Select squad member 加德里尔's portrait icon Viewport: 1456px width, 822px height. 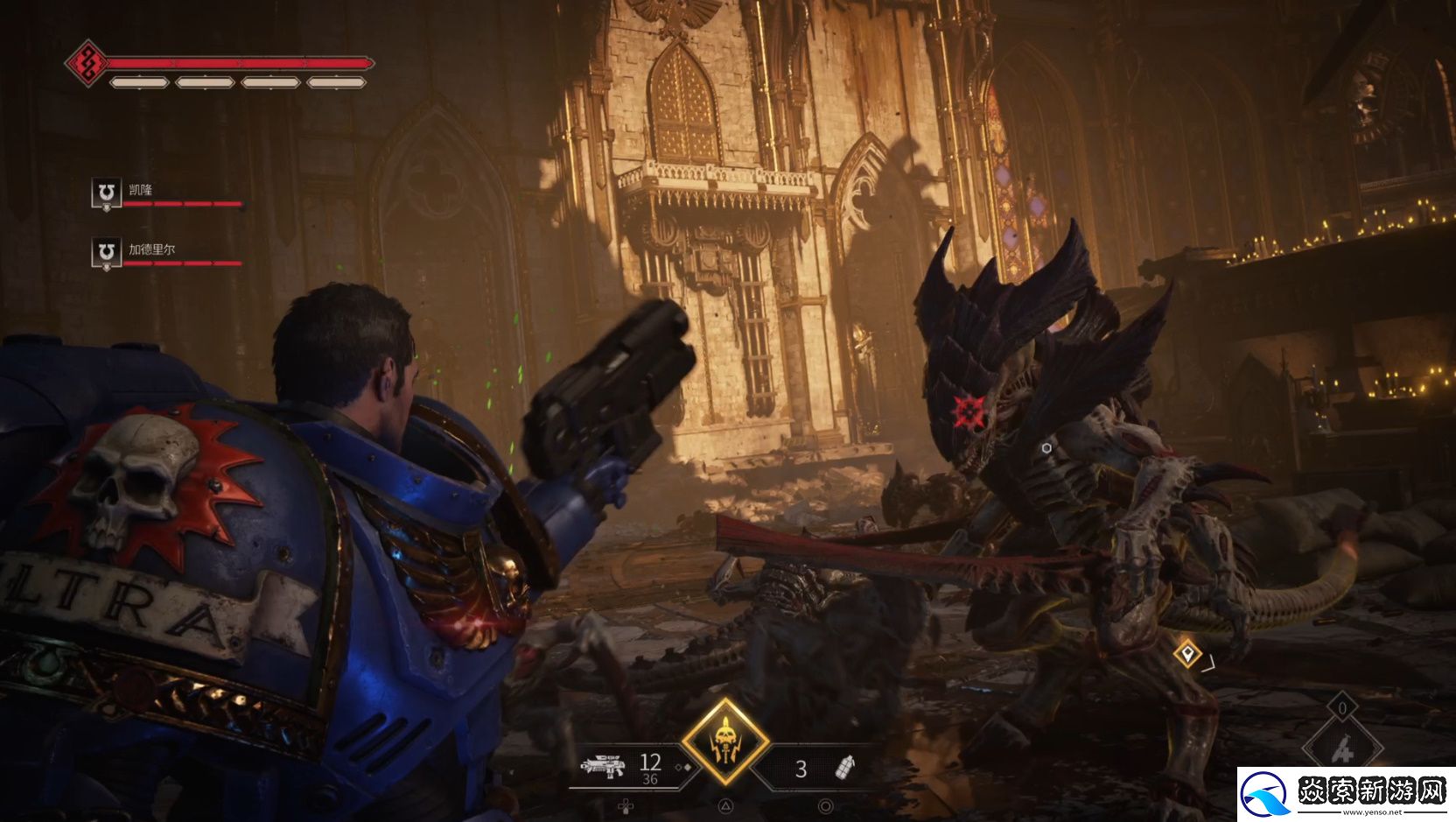(x=106, y=253)
